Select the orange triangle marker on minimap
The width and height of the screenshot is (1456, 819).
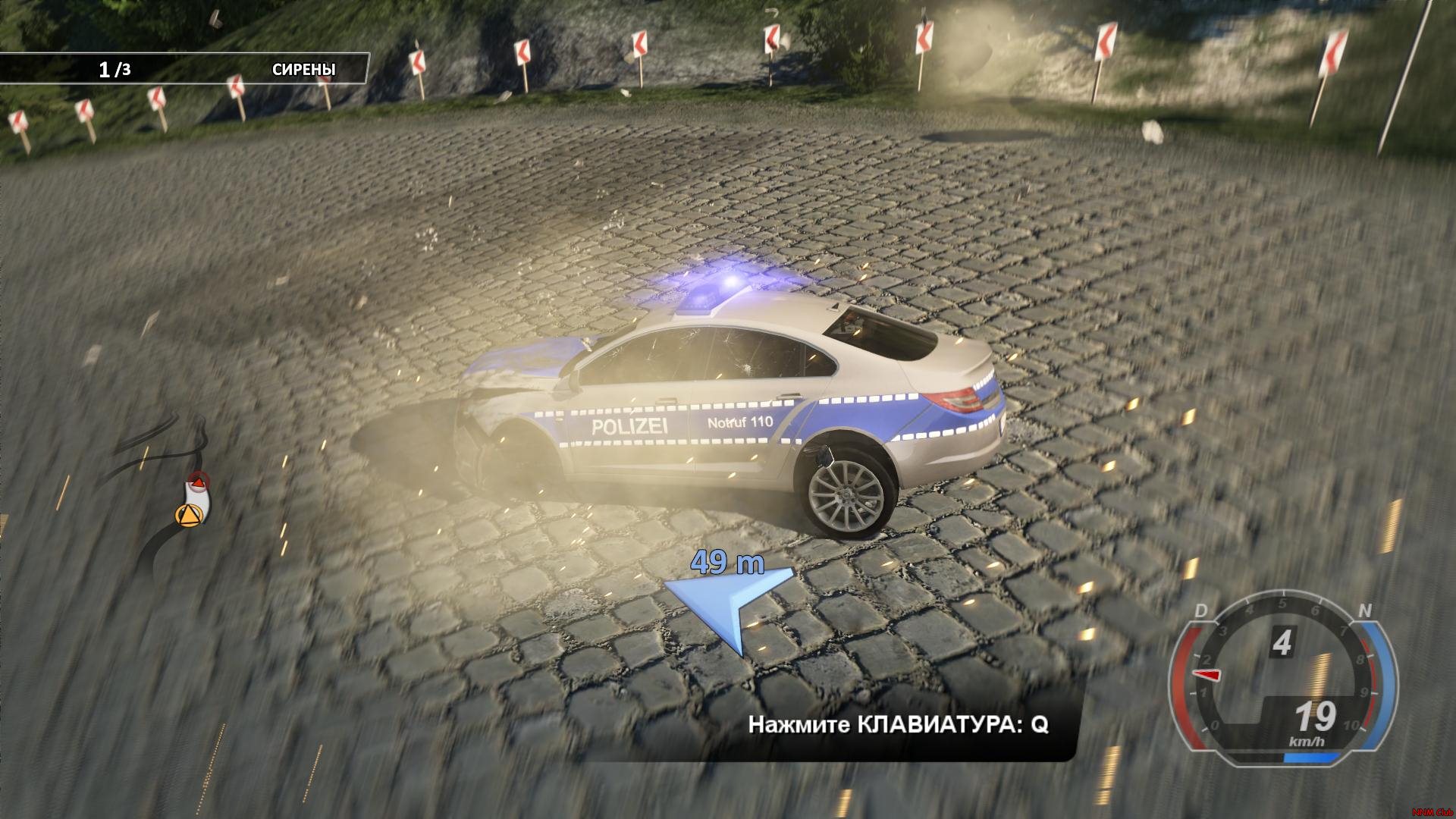[187, 515]
